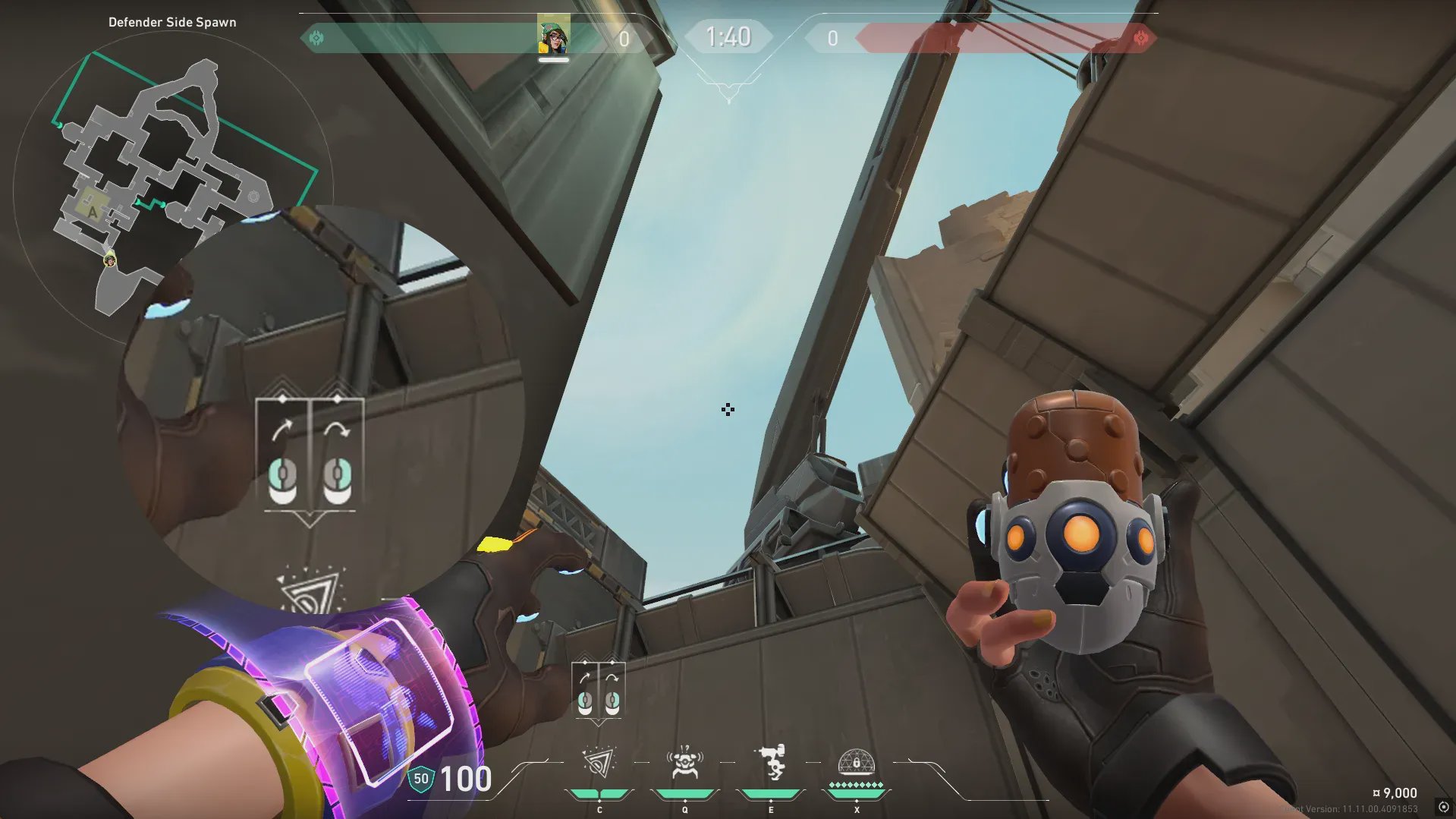1456x819 pixels.
Task: Click the A site marker on minimap
Action: (93, 212)
